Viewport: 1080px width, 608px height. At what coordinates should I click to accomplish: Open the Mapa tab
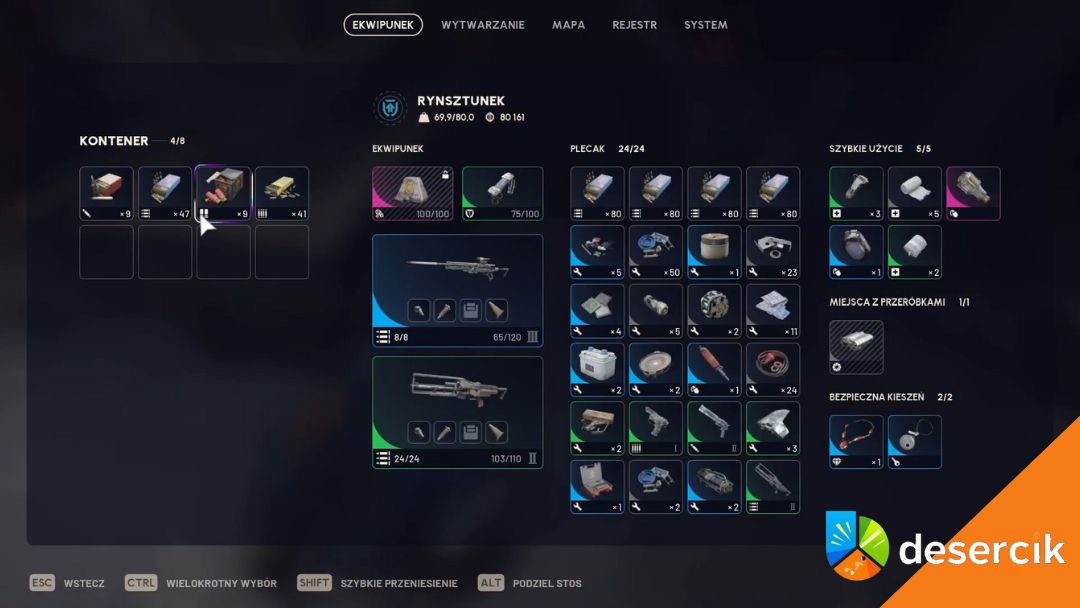pos(569,25)
